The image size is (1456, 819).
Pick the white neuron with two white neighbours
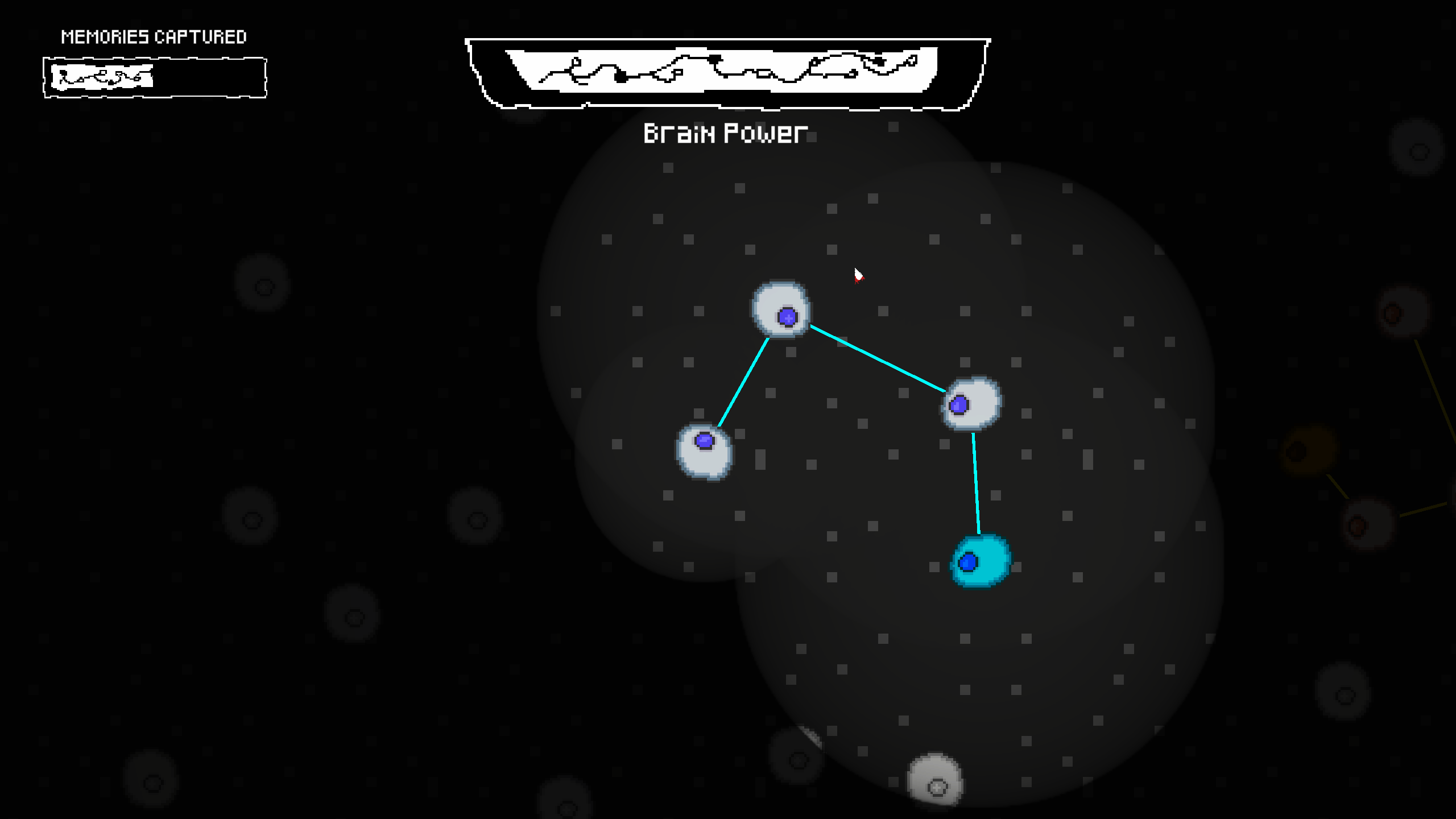781,309
